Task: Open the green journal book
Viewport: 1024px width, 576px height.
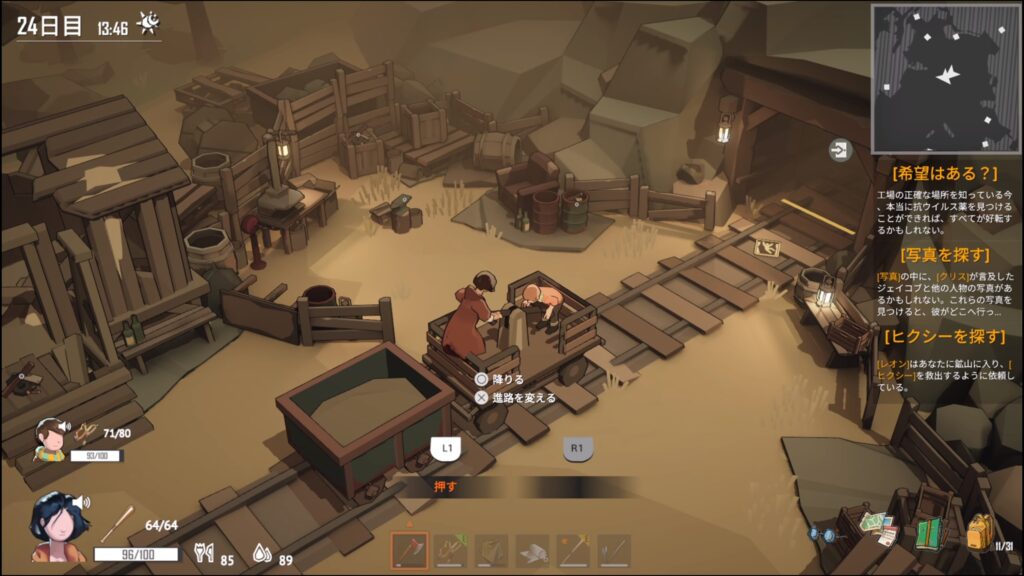Action: coord(929,532)
